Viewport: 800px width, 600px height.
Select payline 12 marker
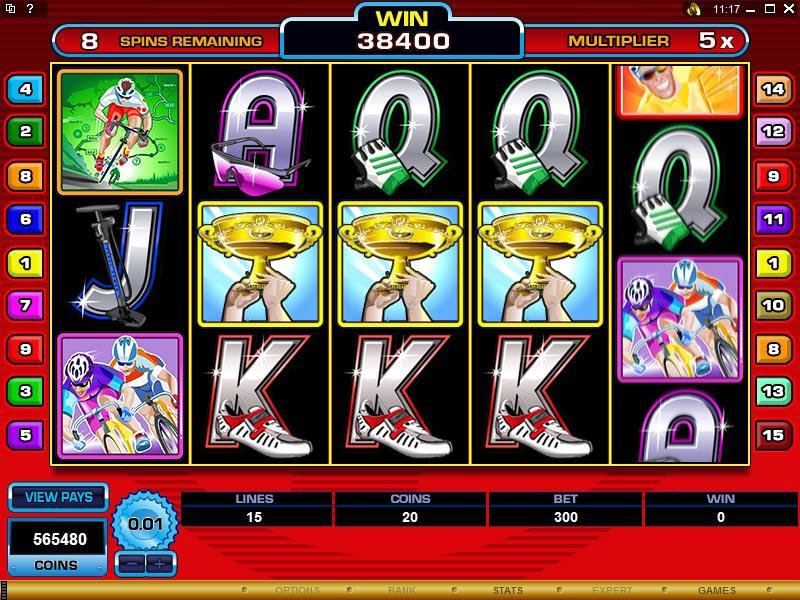(x=773, y=130)
